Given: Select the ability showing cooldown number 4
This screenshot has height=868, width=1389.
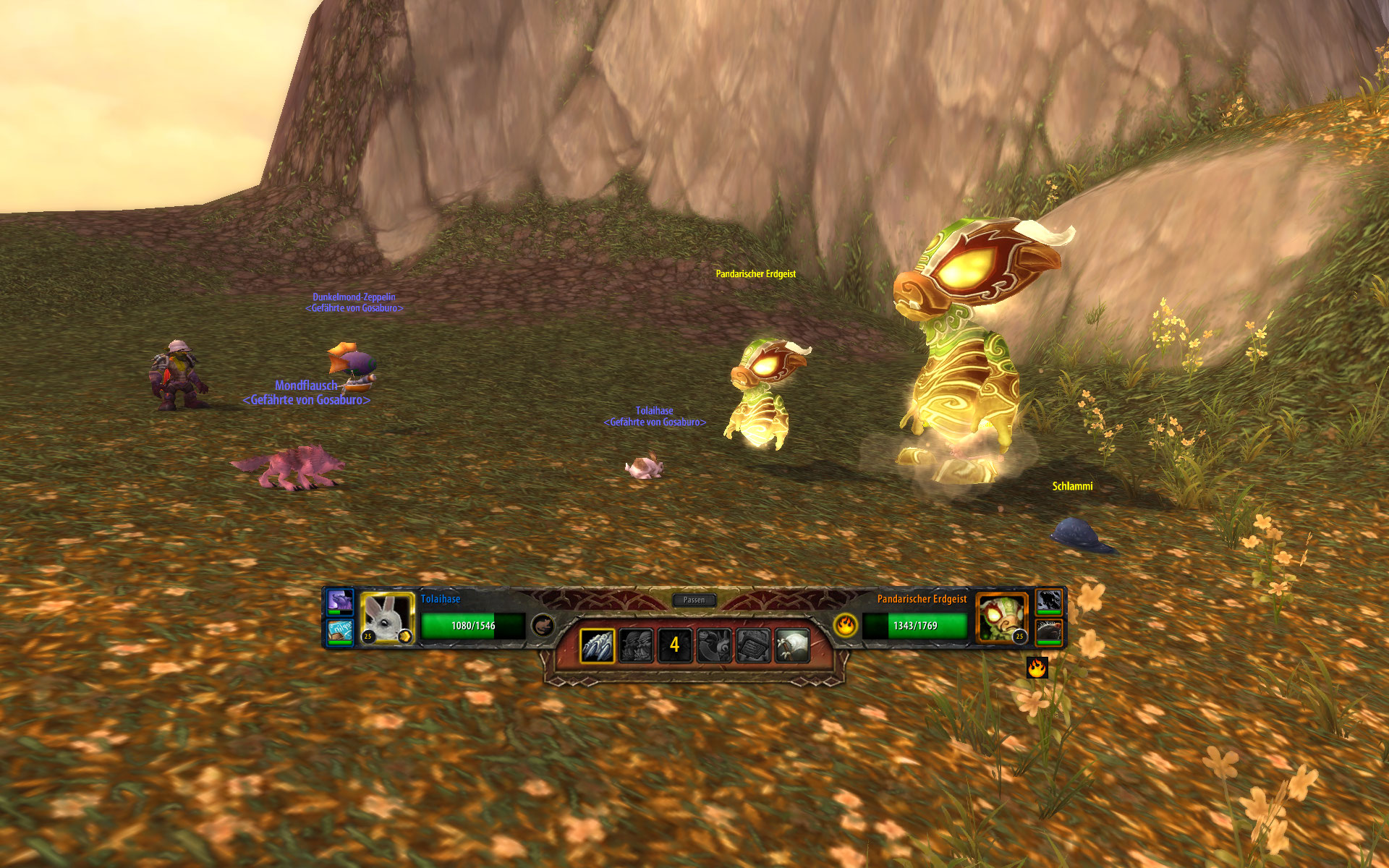Looking at the screenshot, I should pyautogui.click(x=674, y=645).
